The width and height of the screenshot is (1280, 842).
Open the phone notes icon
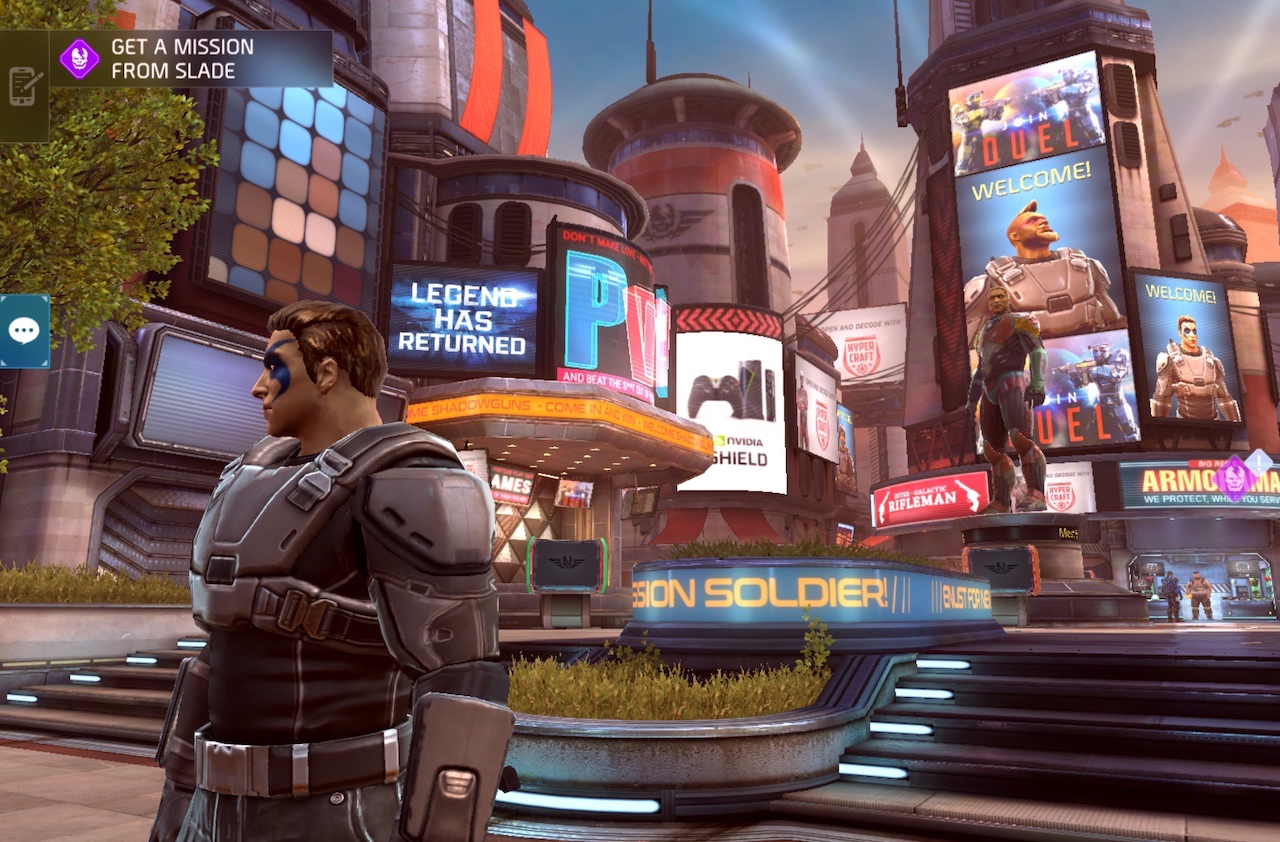coord(23,86)
